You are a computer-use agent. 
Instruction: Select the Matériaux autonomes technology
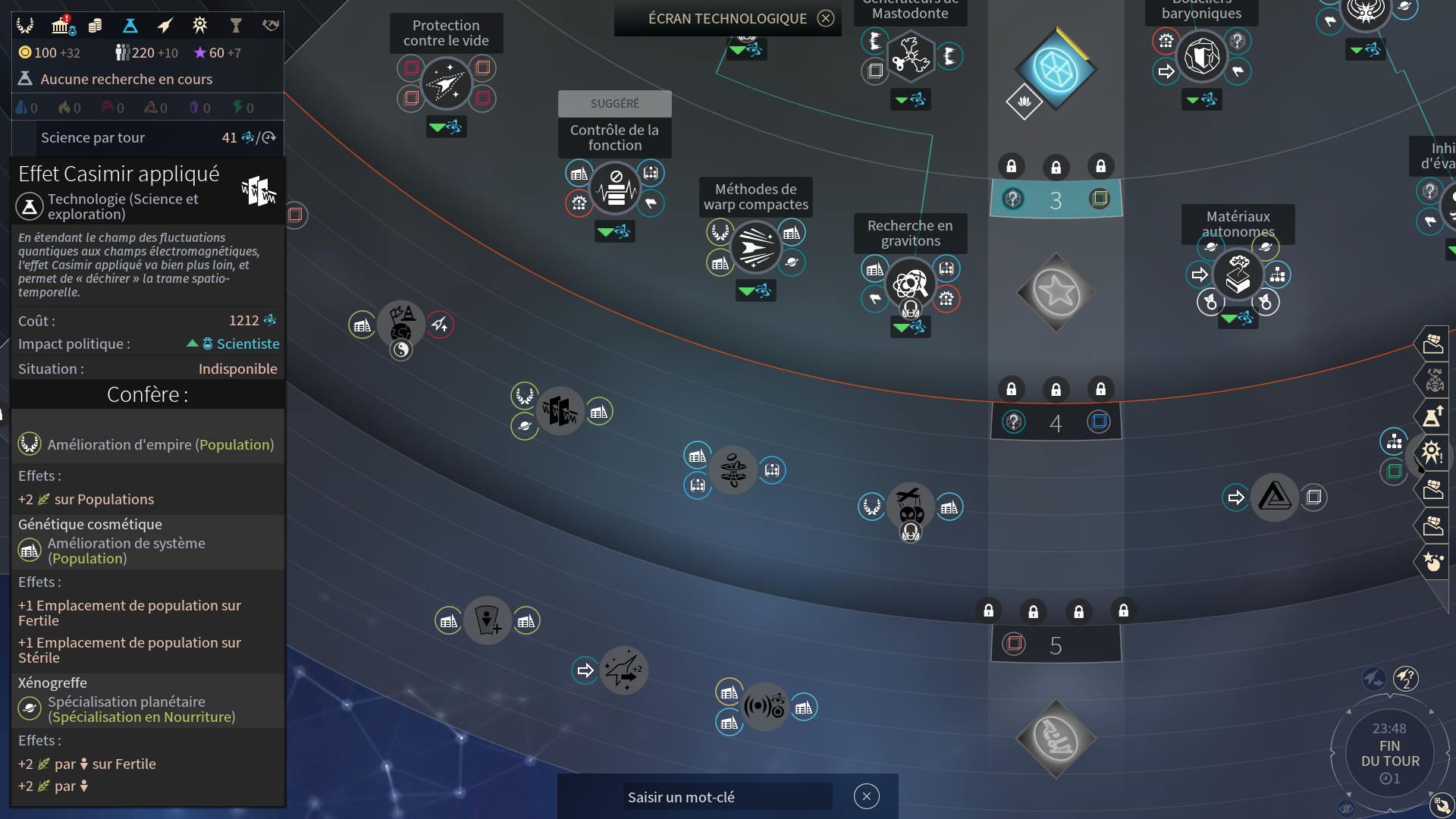(1238, 275)
